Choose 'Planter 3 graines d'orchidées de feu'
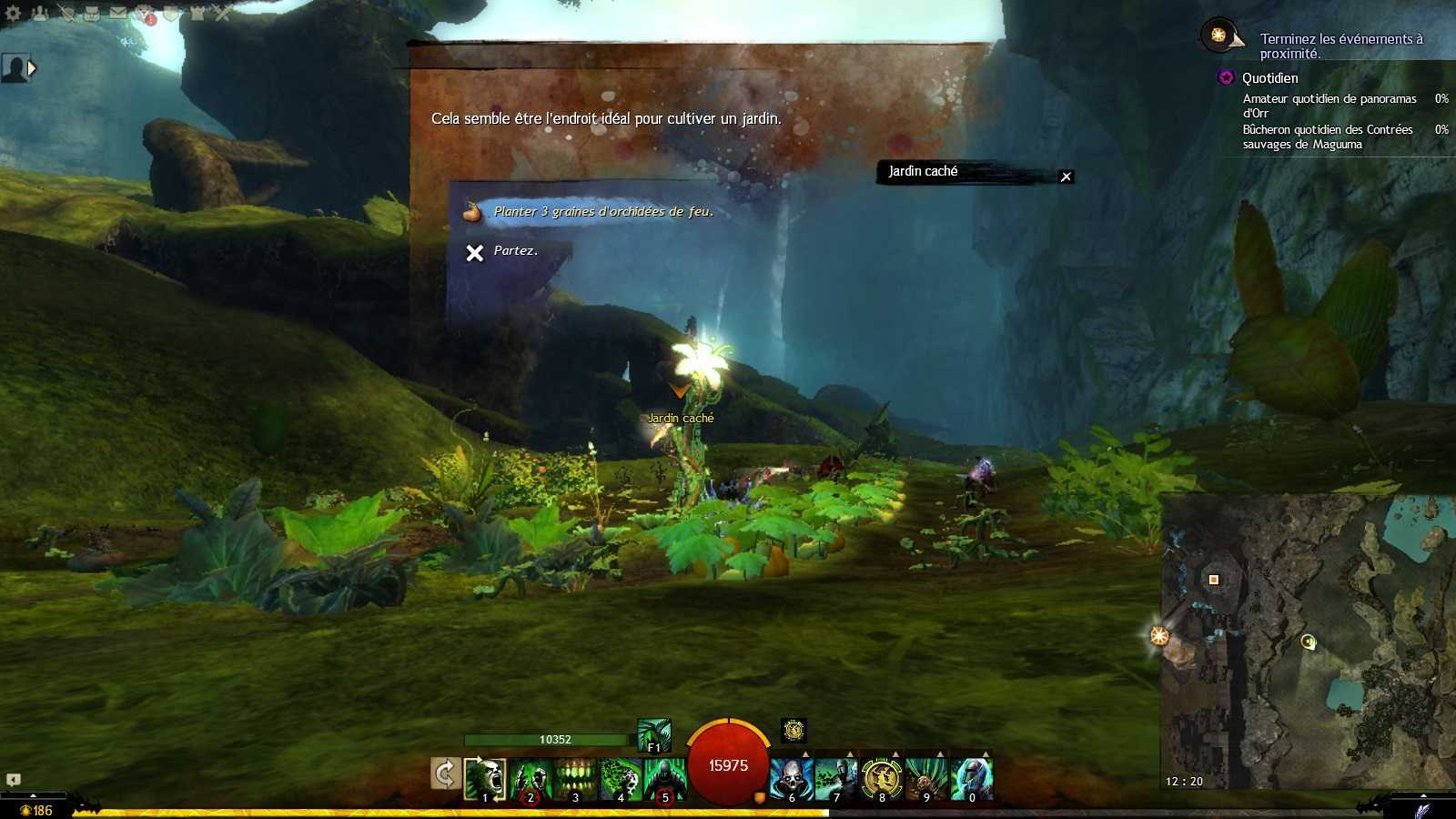 pyautogui.click(x=602, y=212)
